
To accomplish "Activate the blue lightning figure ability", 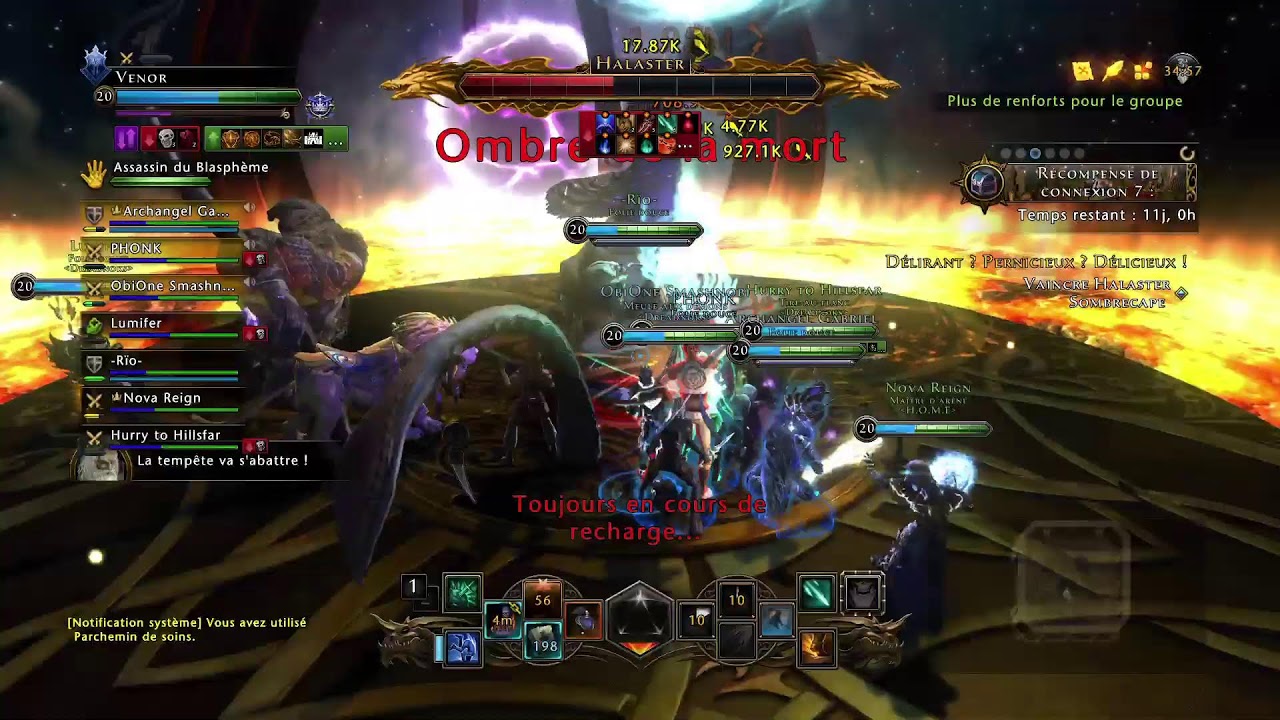I will click(x=462, y=648).
